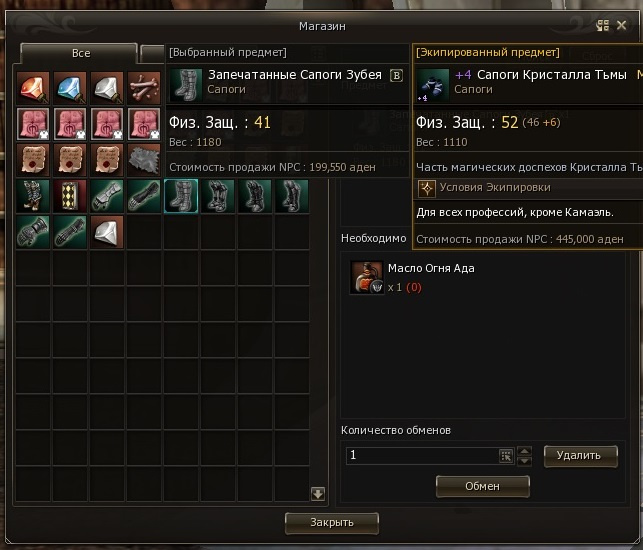
Task: Pick the yellow diamond-patterned shield item
Action: (70, 196)
